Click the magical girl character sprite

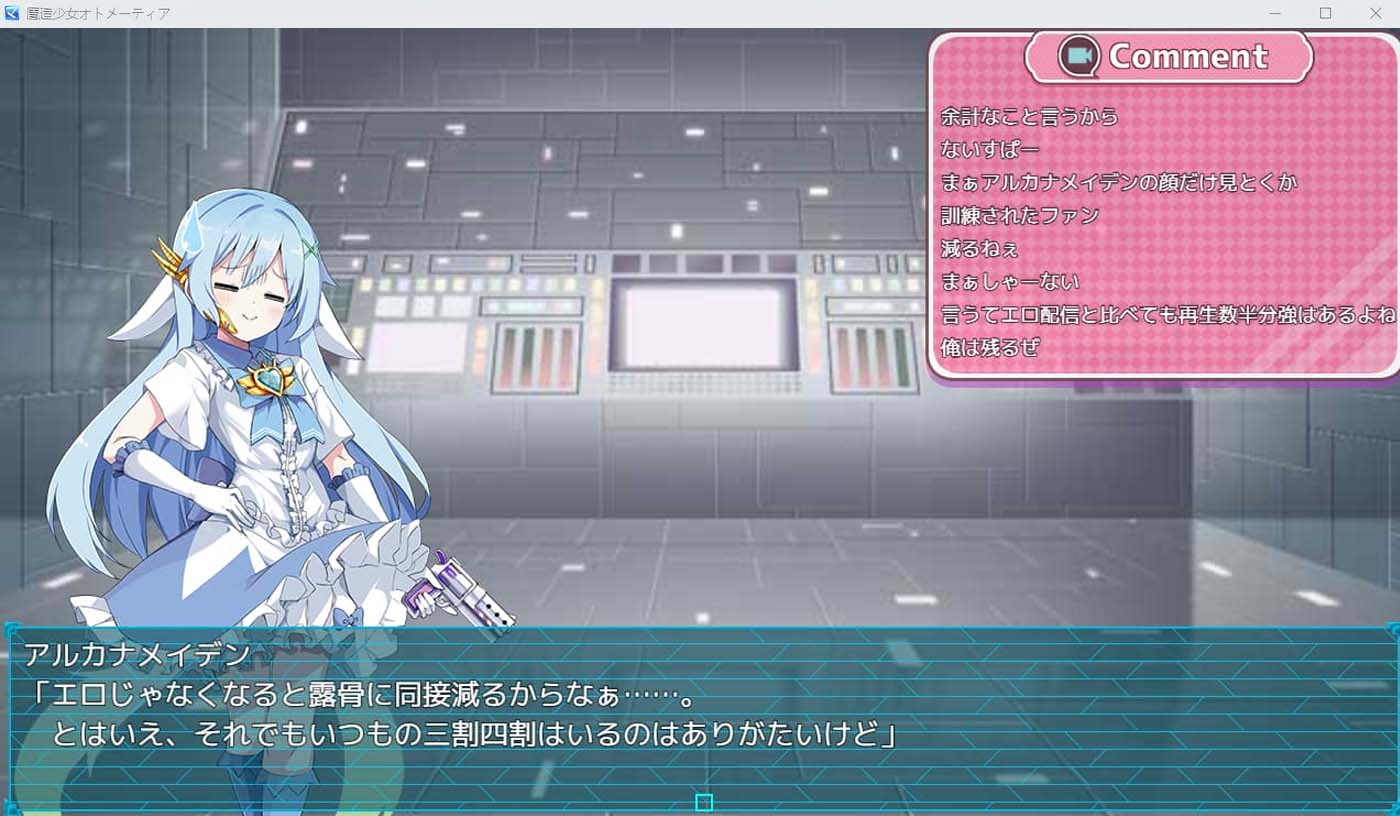pyautogui.click(x=255, y=400)
